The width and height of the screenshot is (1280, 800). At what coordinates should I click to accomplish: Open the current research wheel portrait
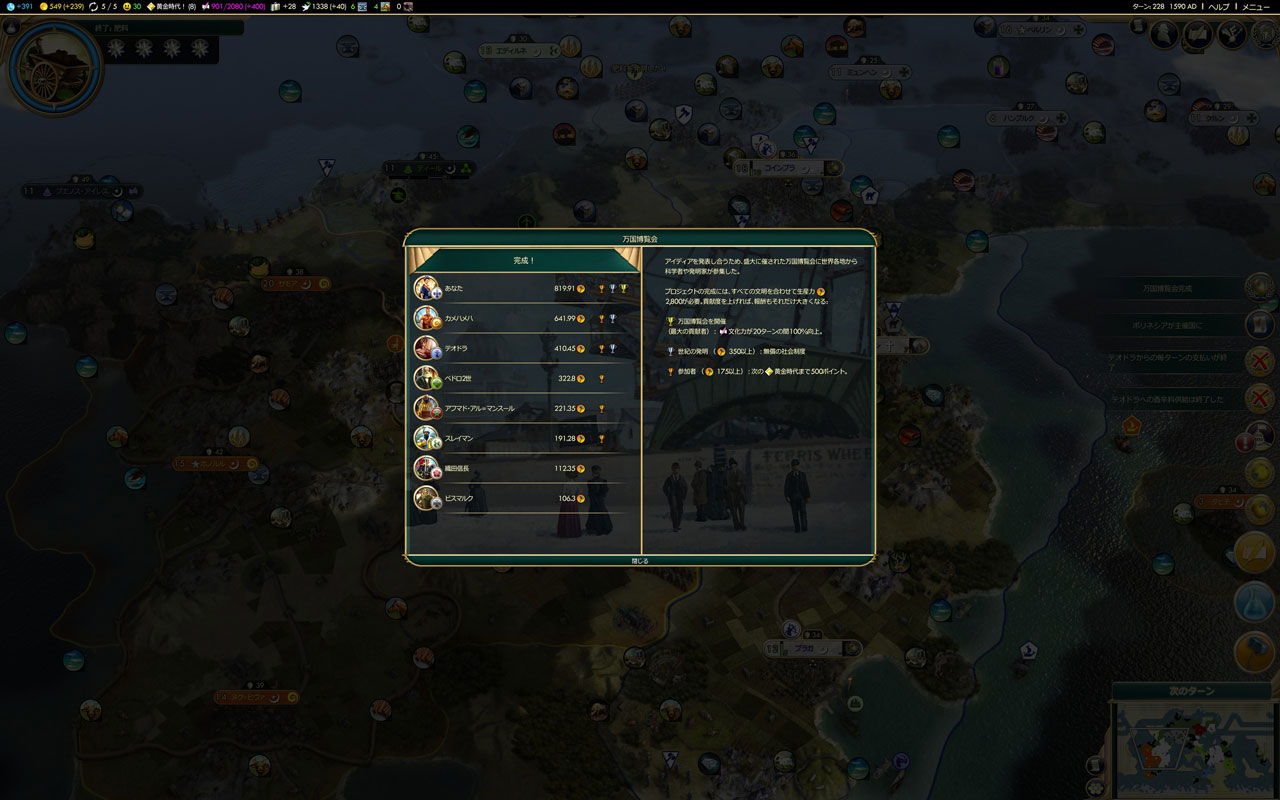coord(55,68)
